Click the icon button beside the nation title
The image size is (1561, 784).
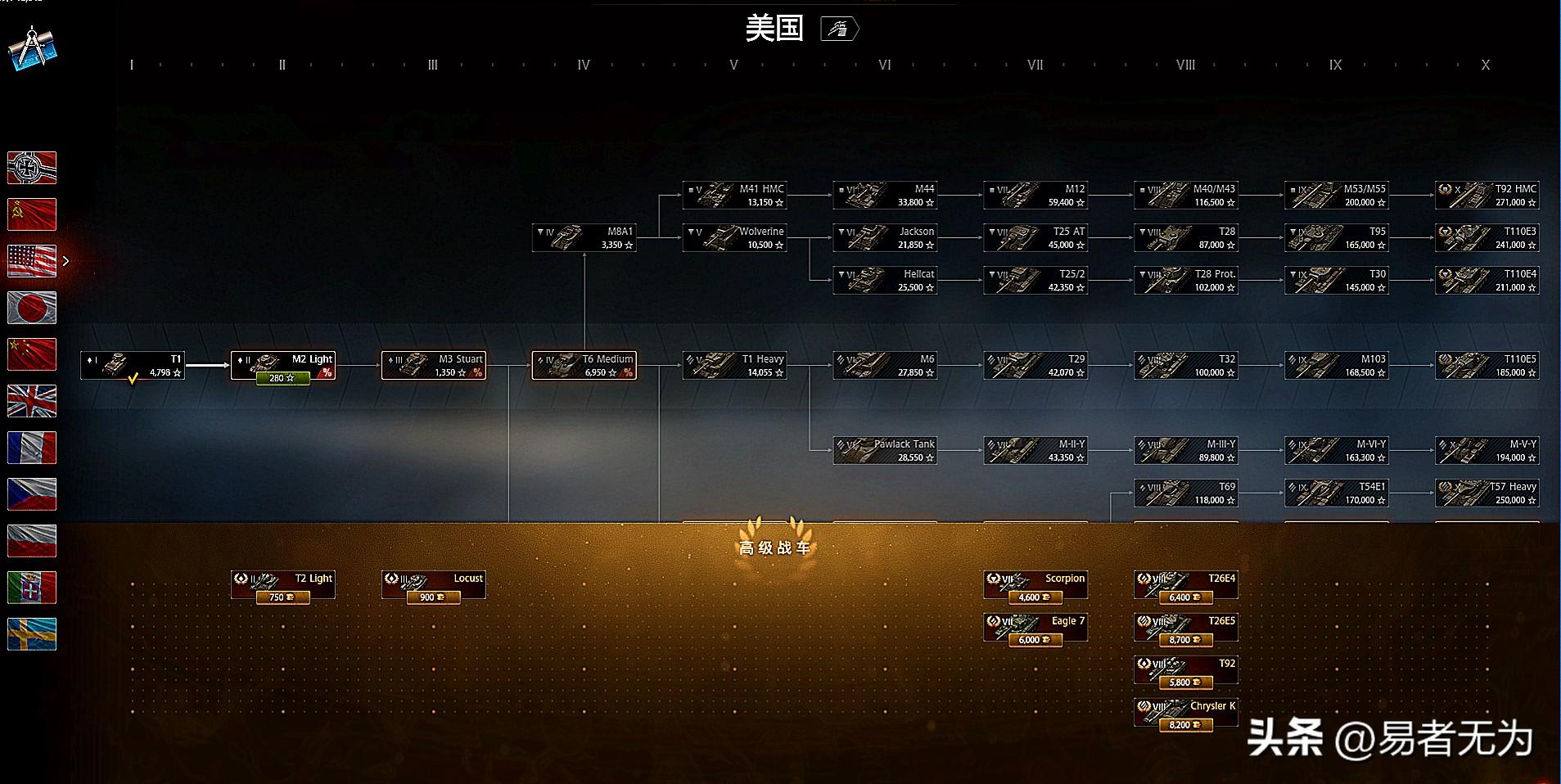point(839,29)
